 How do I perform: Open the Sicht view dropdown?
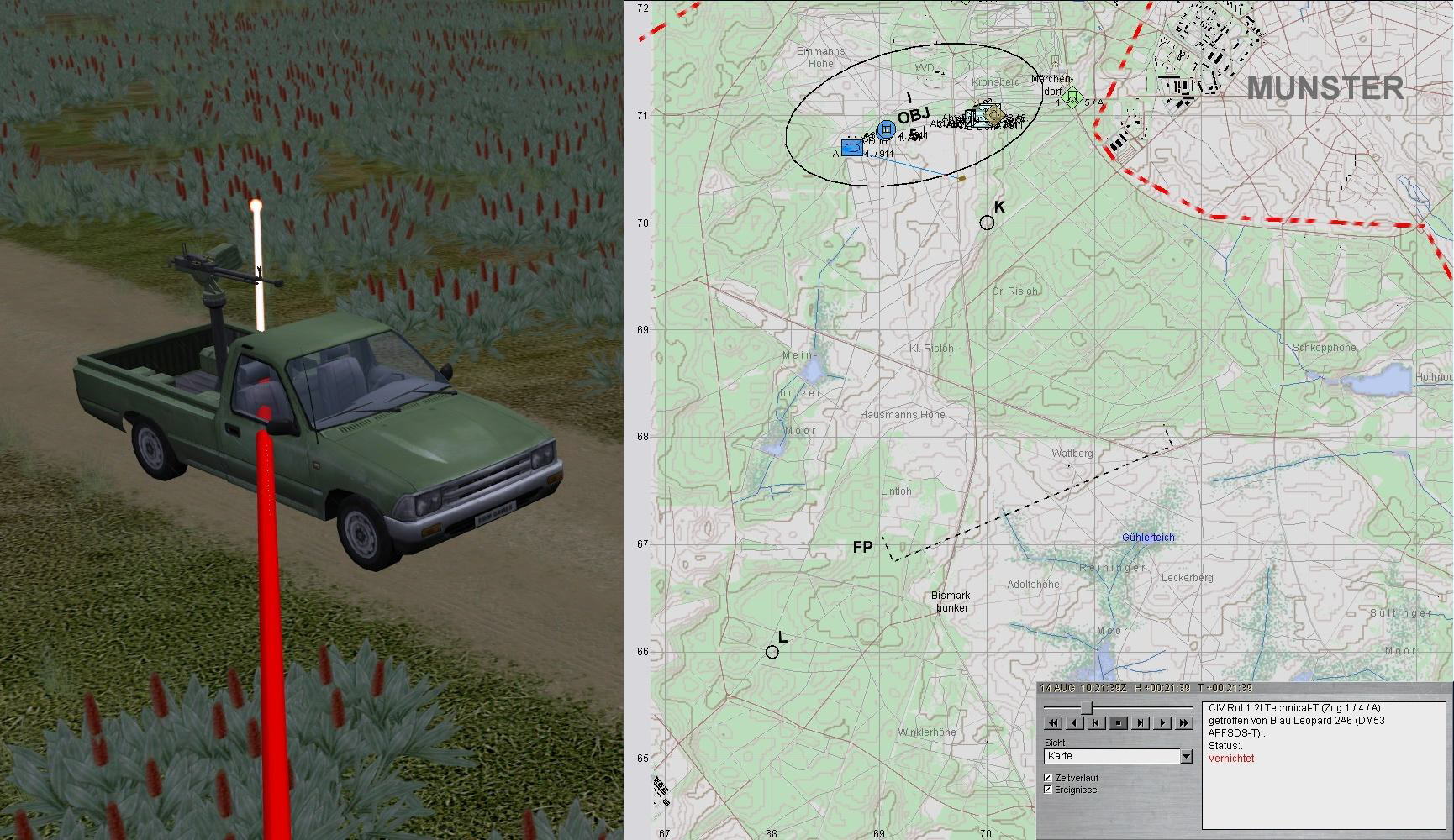(1186, 757)
